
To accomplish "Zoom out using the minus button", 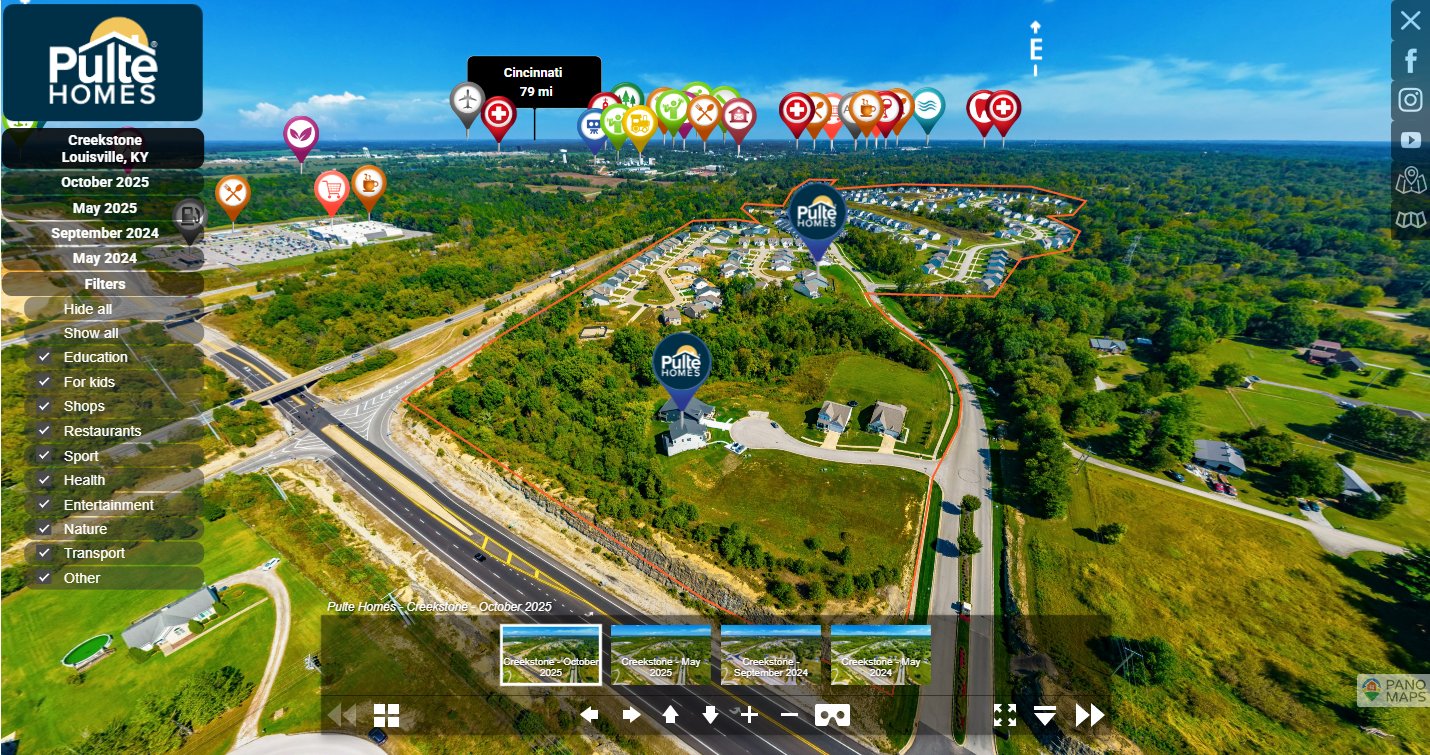I will pyautogui.click(x=789, y=715).
